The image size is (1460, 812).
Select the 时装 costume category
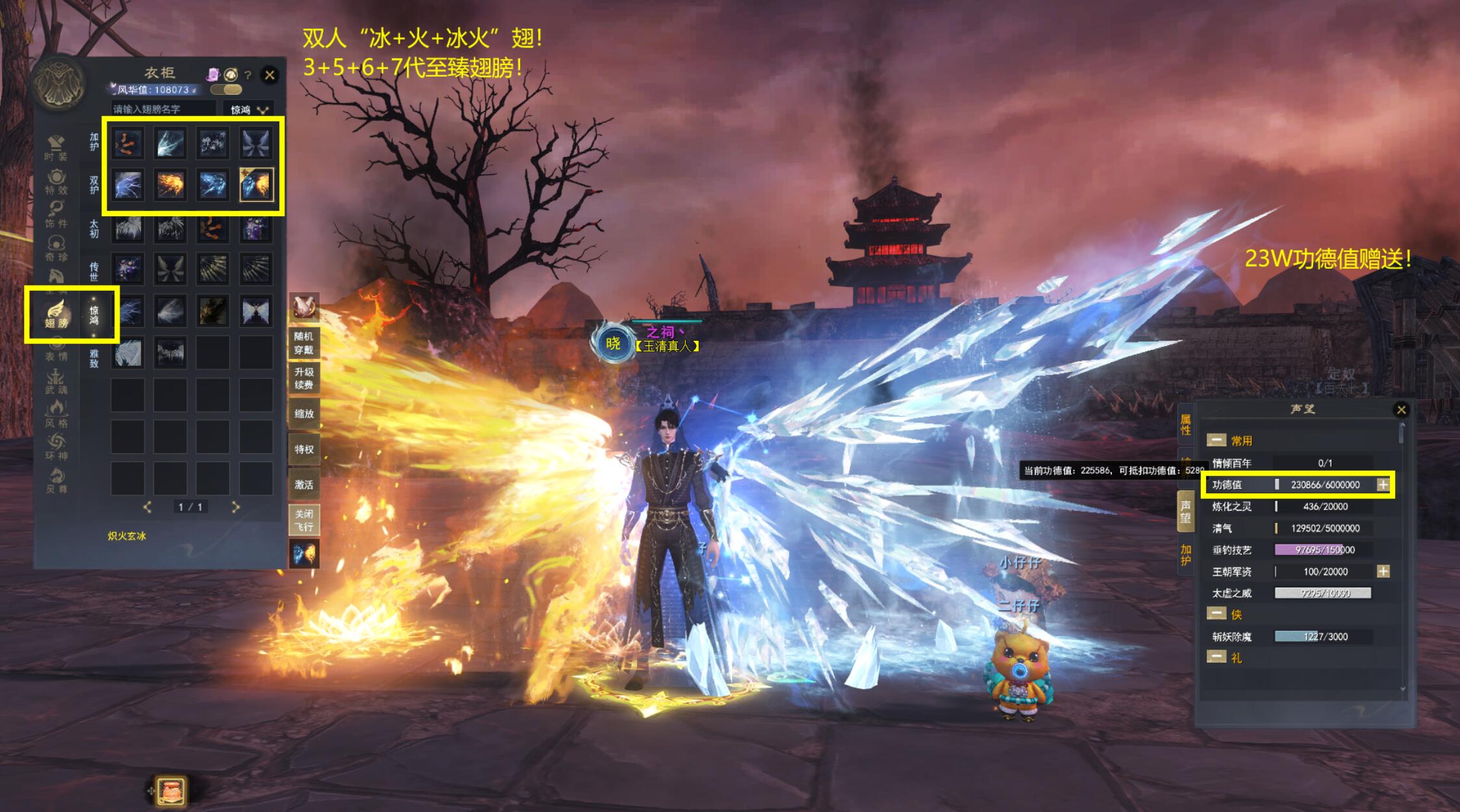point(57,148)
